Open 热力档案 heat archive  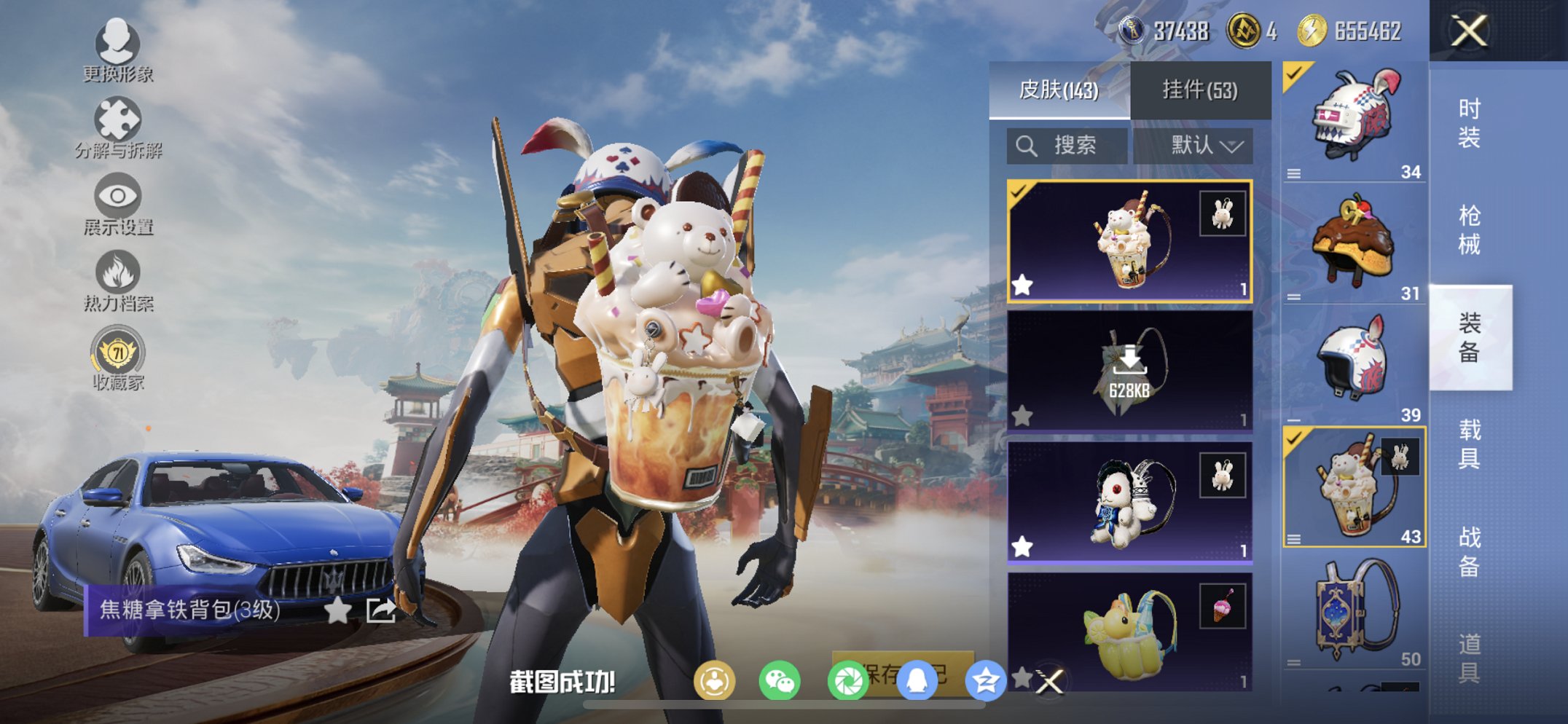(117, 283)
